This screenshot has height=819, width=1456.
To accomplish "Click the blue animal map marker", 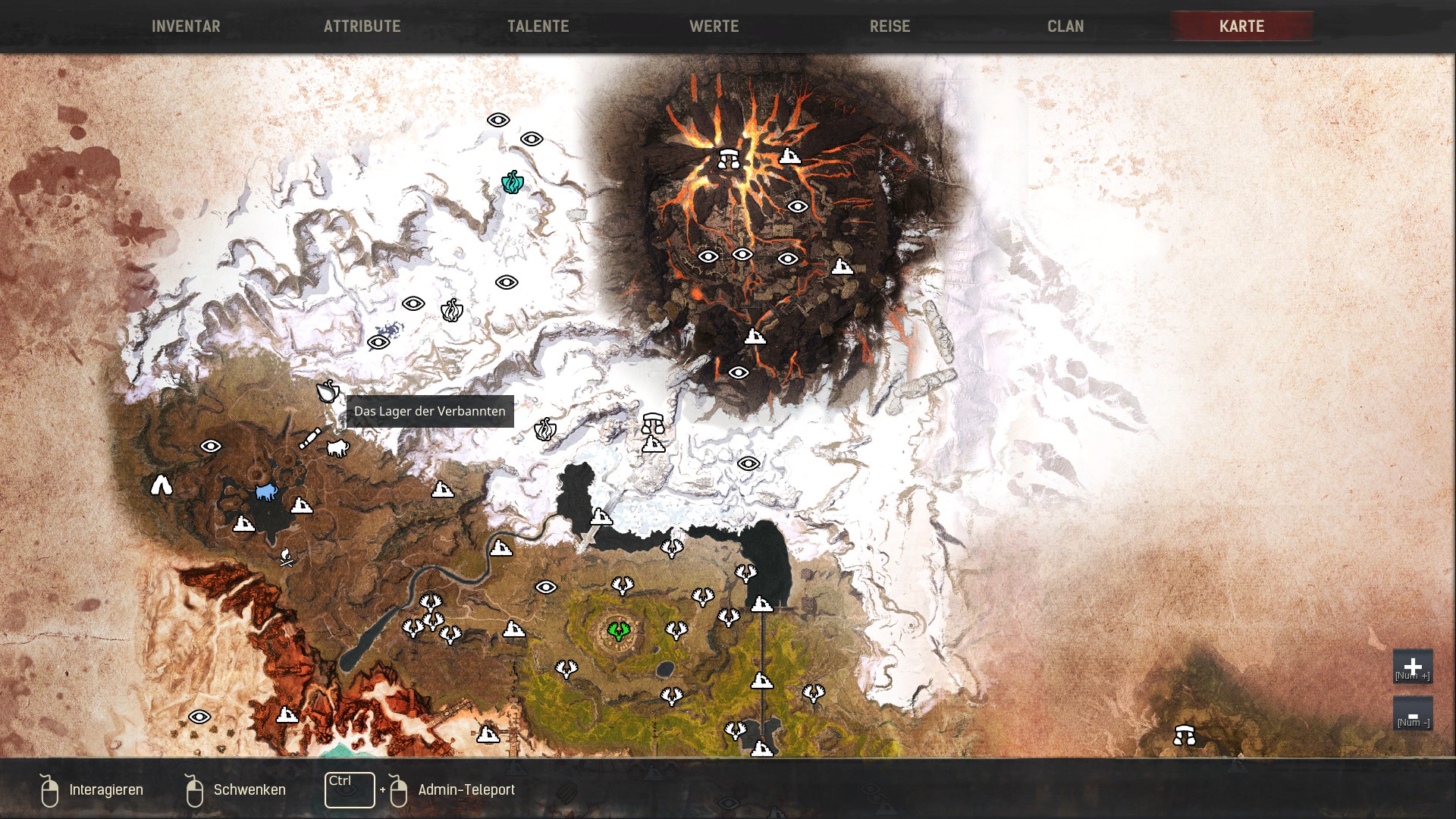I will [265, 492].
